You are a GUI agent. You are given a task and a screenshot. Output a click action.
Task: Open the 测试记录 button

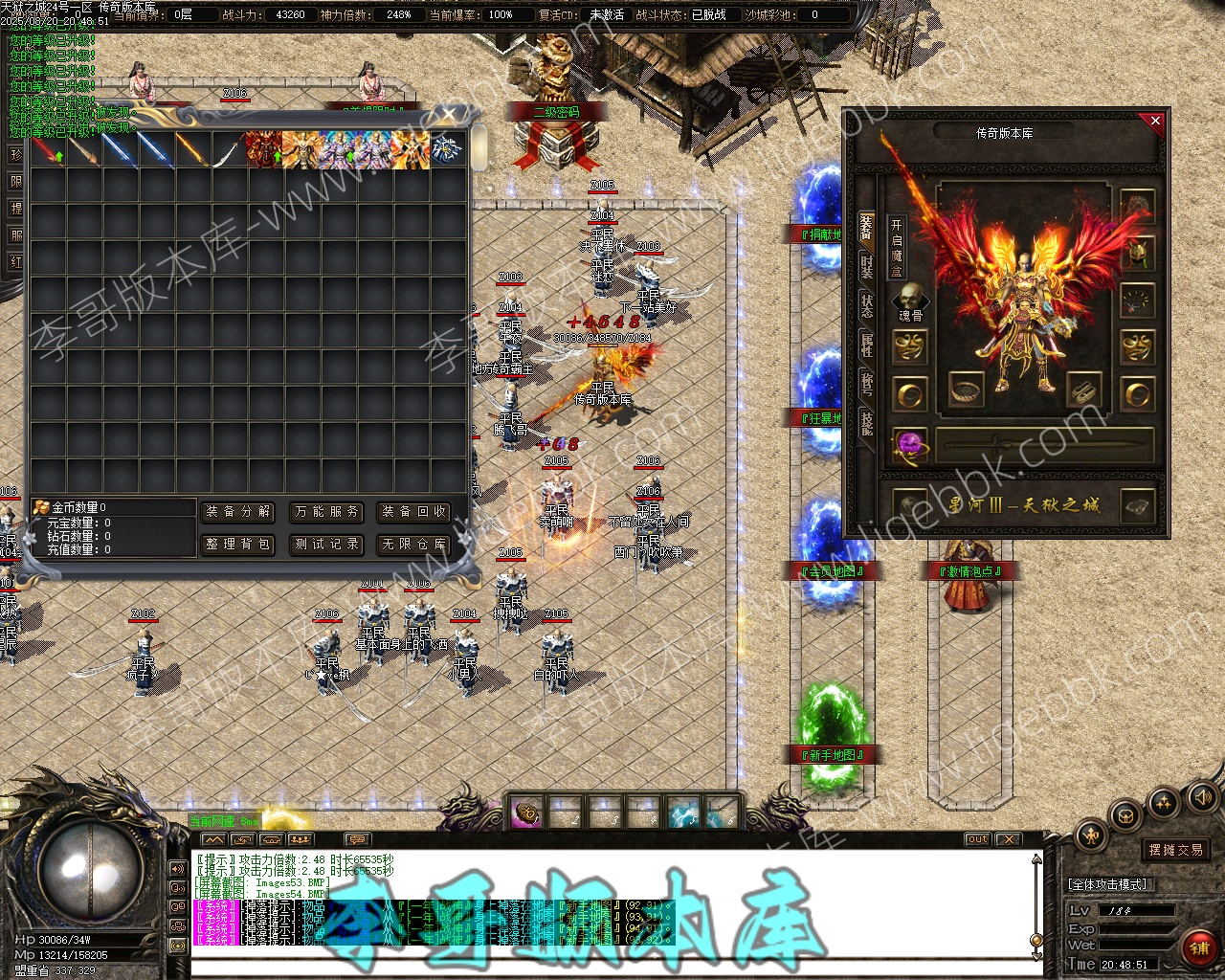pyautogui.click(x=327, y=545)
